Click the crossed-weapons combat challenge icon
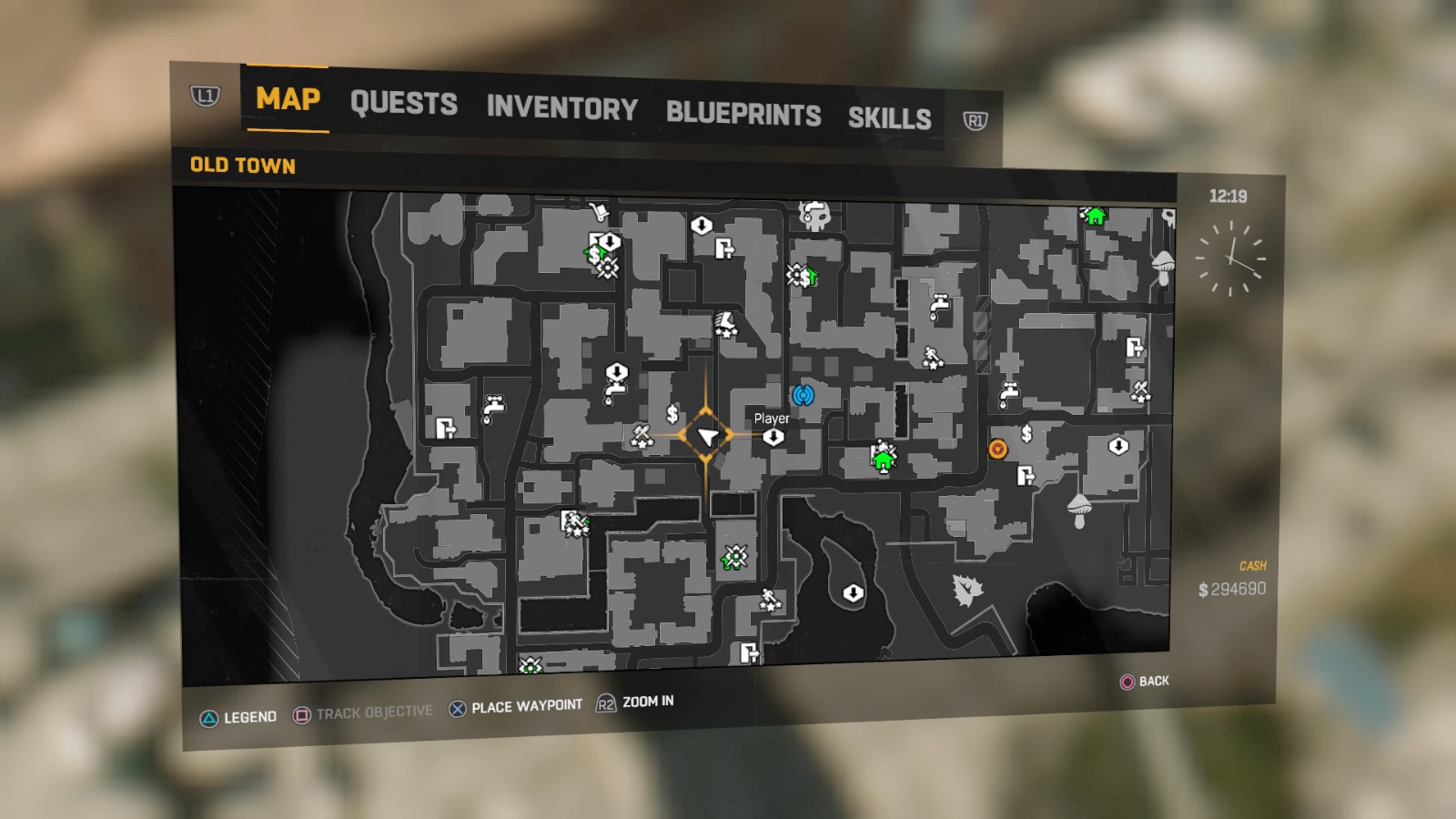The image size is (1456, 819). 640,436
